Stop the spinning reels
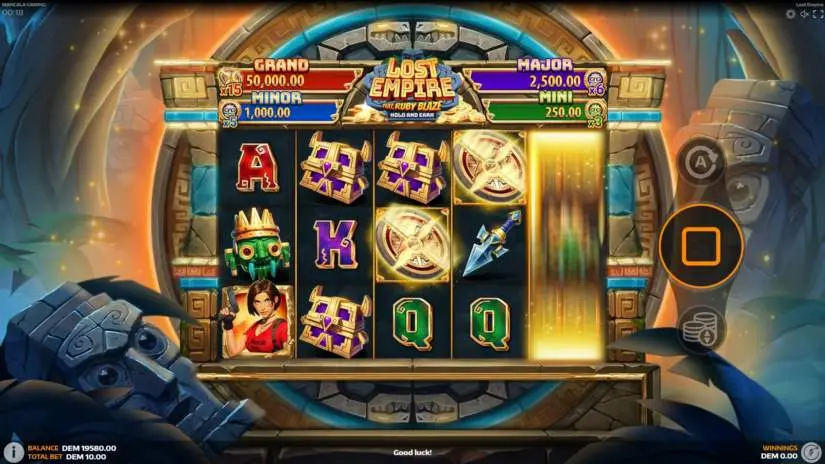The height and width of the screenshot is (464, 825). (x=700, y=245)
